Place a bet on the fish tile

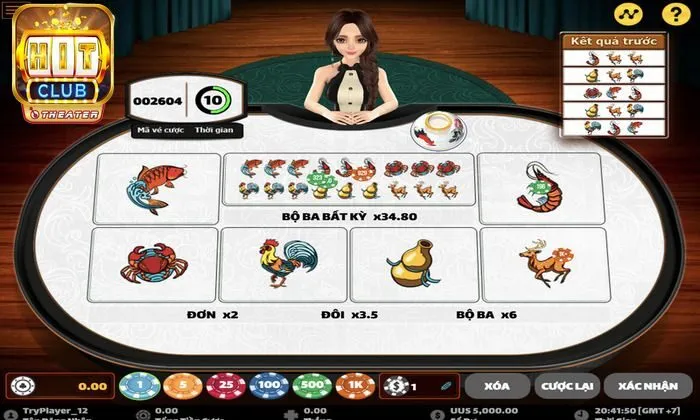(155, 187)
